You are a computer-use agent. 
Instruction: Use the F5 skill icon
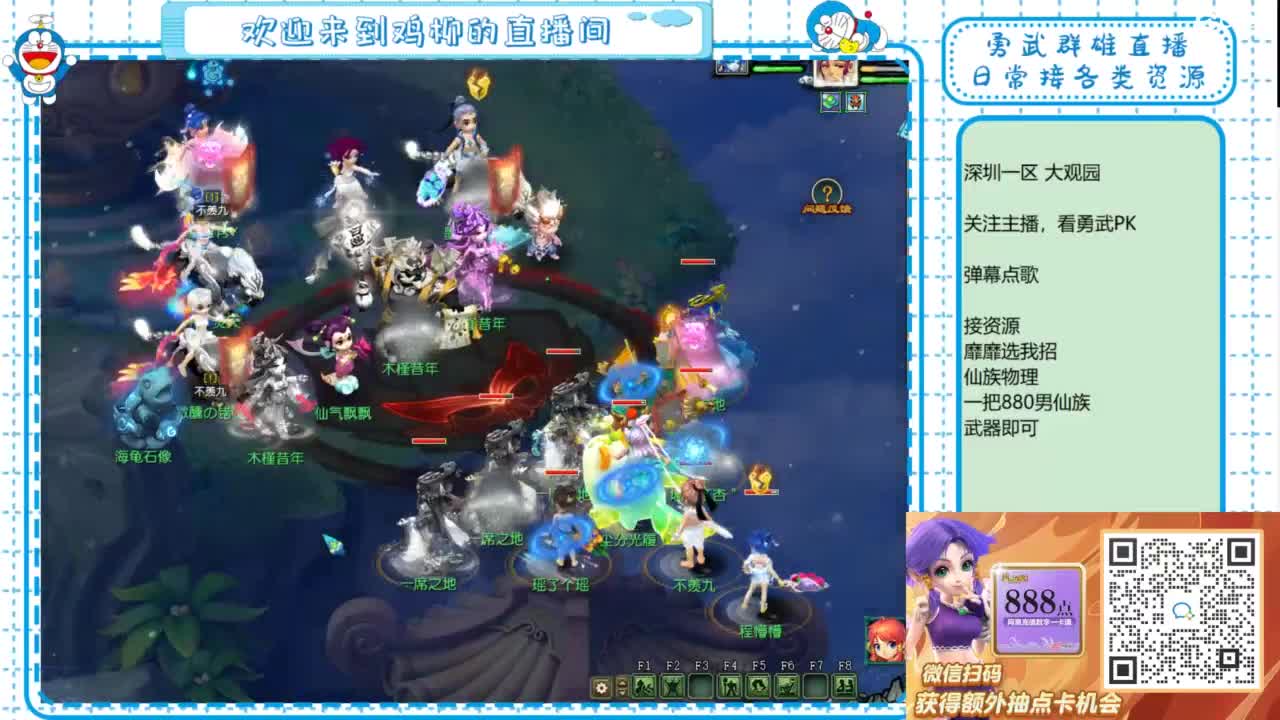tap(760, 686)
